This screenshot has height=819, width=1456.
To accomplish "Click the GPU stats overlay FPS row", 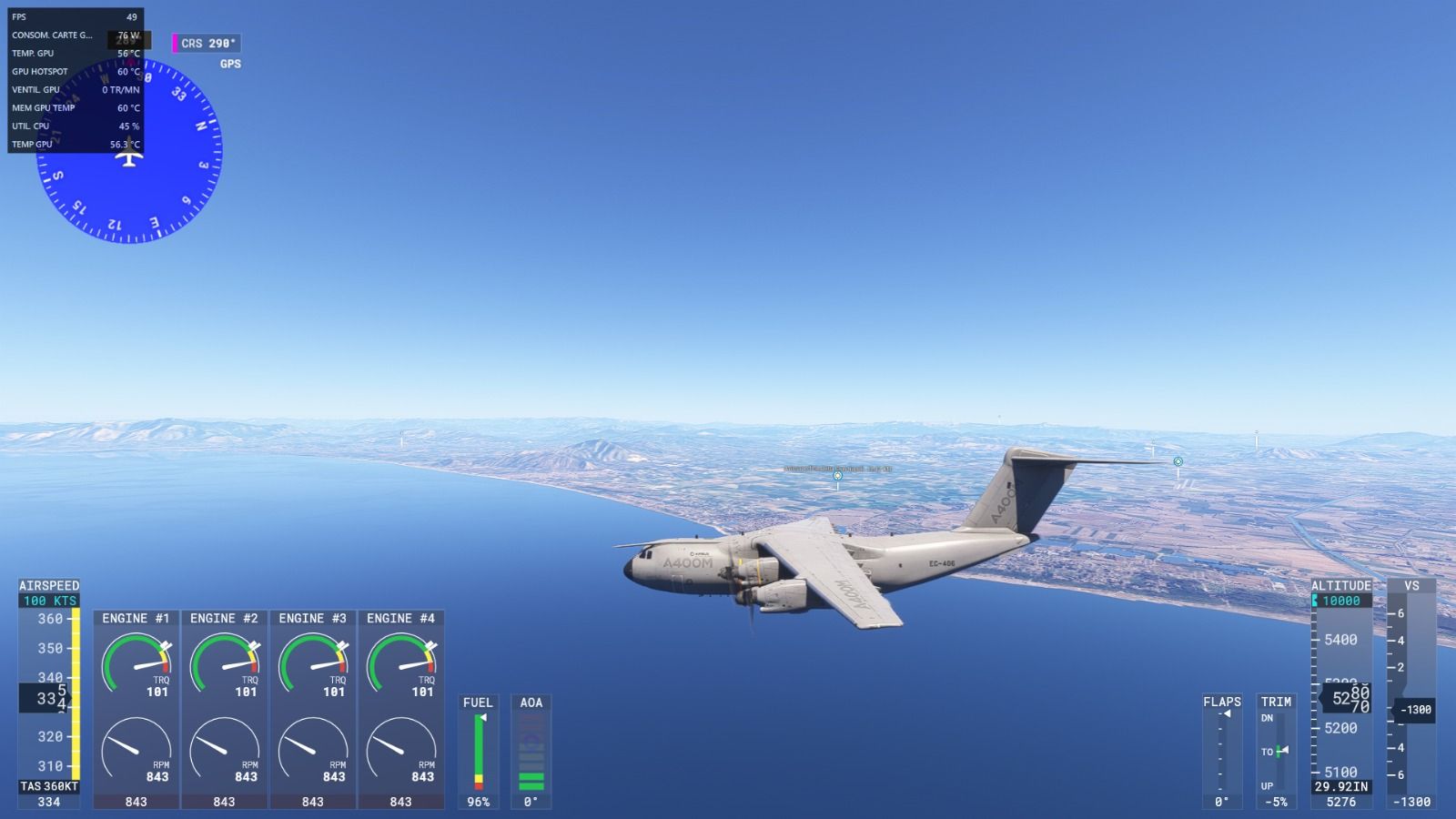I will tap(75, 16).
